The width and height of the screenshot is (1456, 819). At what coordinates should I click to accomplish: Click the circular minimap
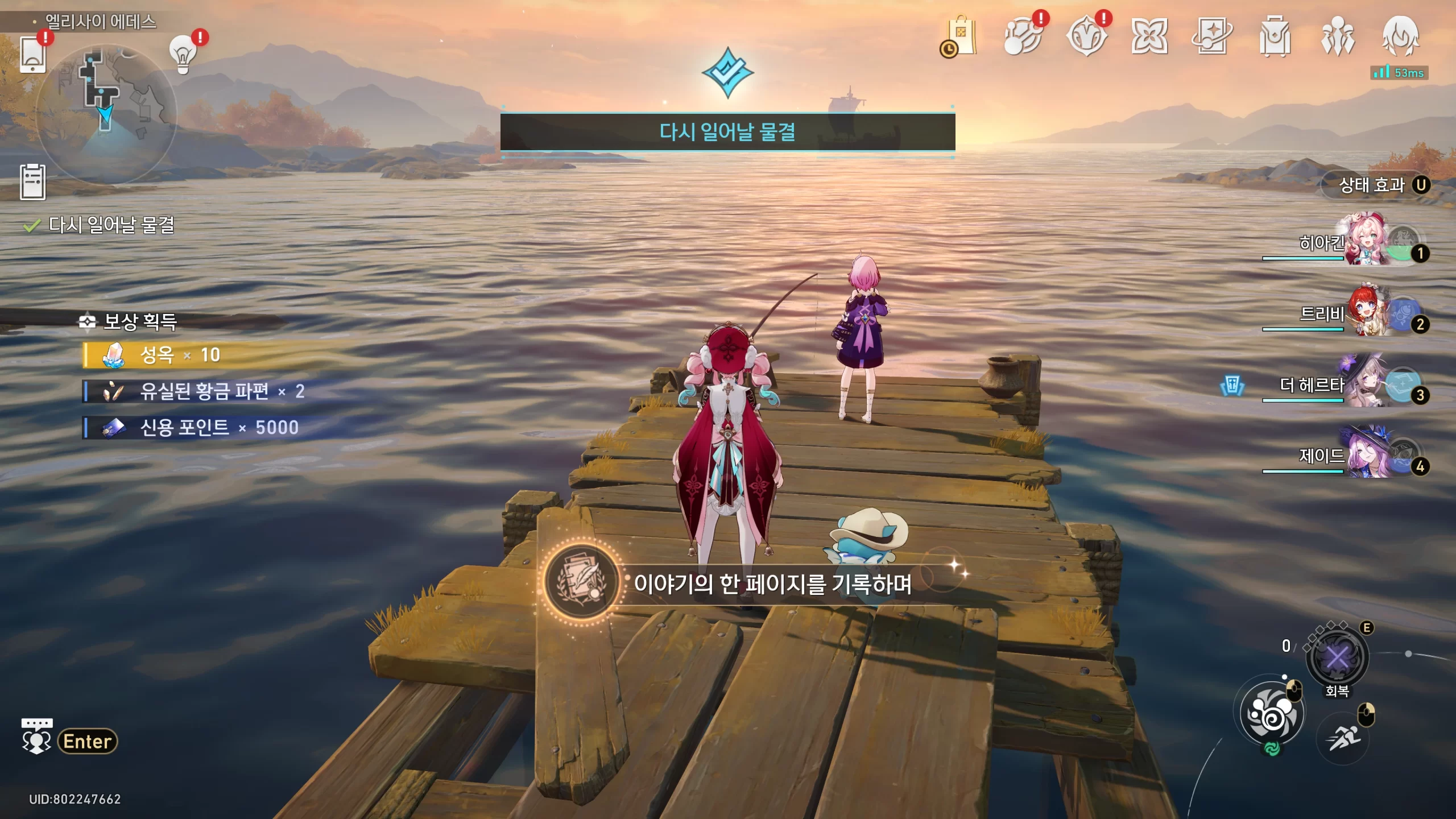[106, 113]
